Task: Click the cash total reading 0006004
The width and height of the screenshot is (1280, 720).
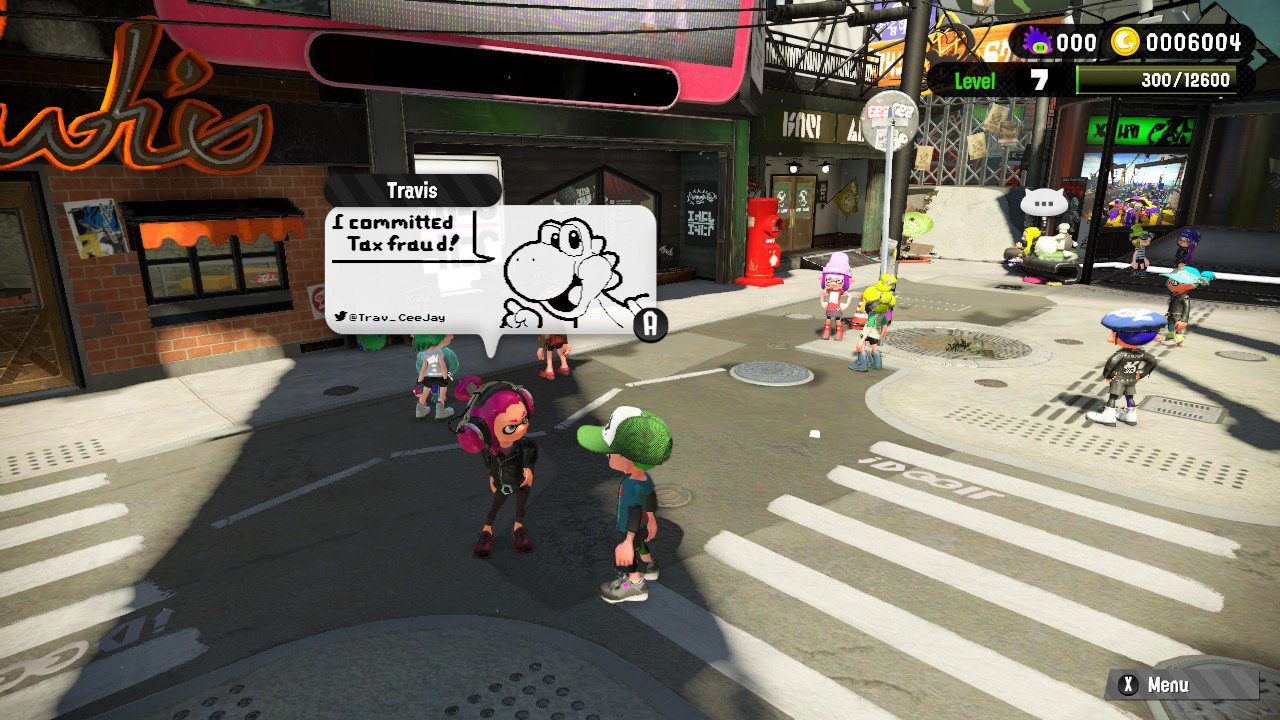Action: coord(1196,42)
